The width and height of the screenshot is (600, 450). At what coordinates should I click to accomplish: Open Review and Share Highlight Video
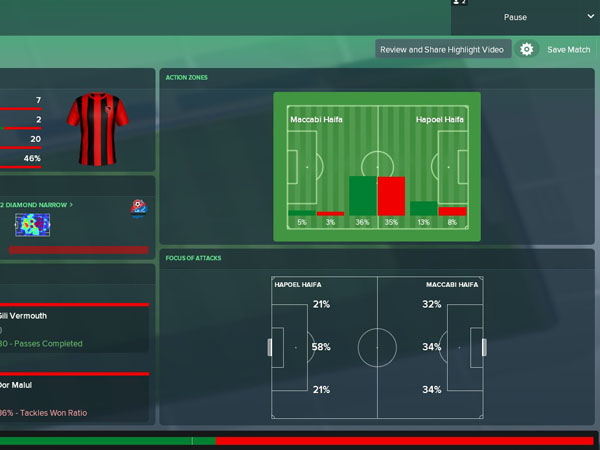click(444, 49)
